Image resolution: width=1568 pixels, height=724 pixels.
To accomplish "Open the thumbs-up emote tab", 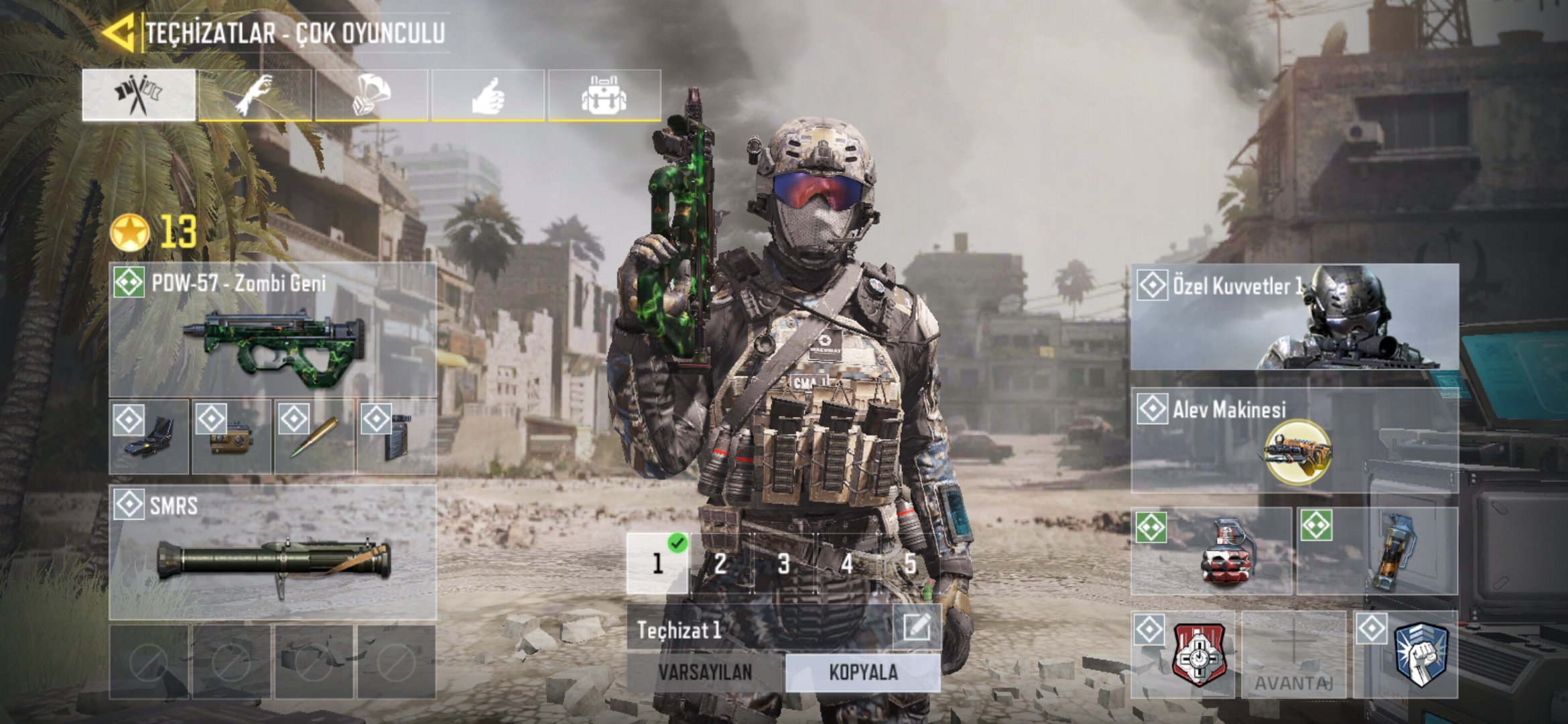I will click(488, 95).
